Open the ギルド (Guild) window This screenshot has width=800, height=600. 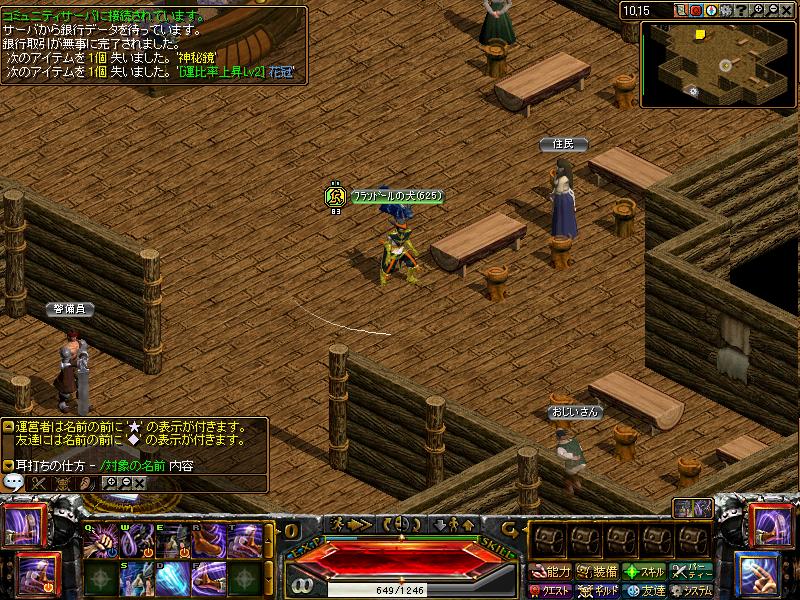click(x=599, y=591)
